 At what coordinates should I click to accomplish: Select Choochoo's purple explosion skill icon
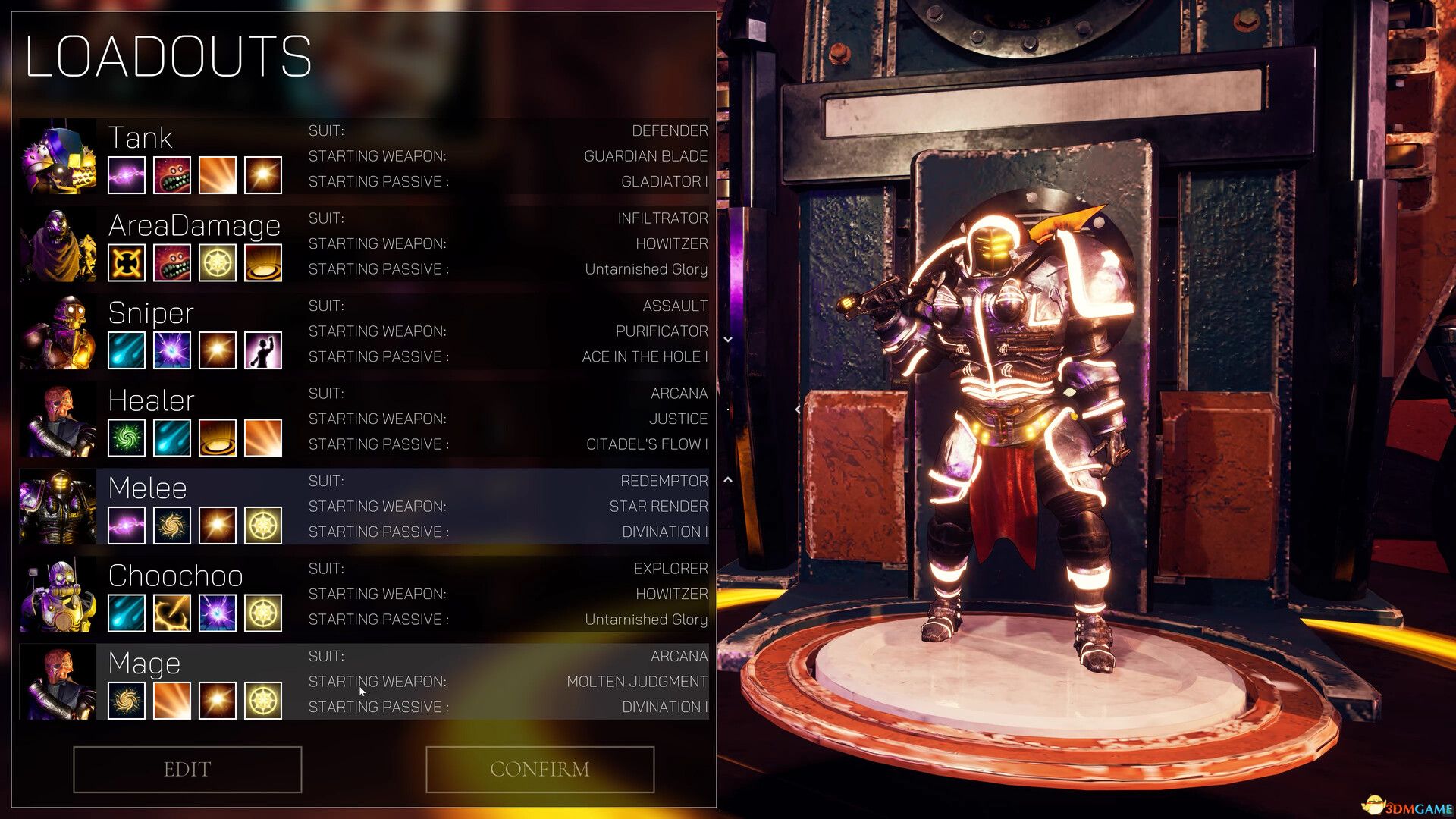pos(217,613)
